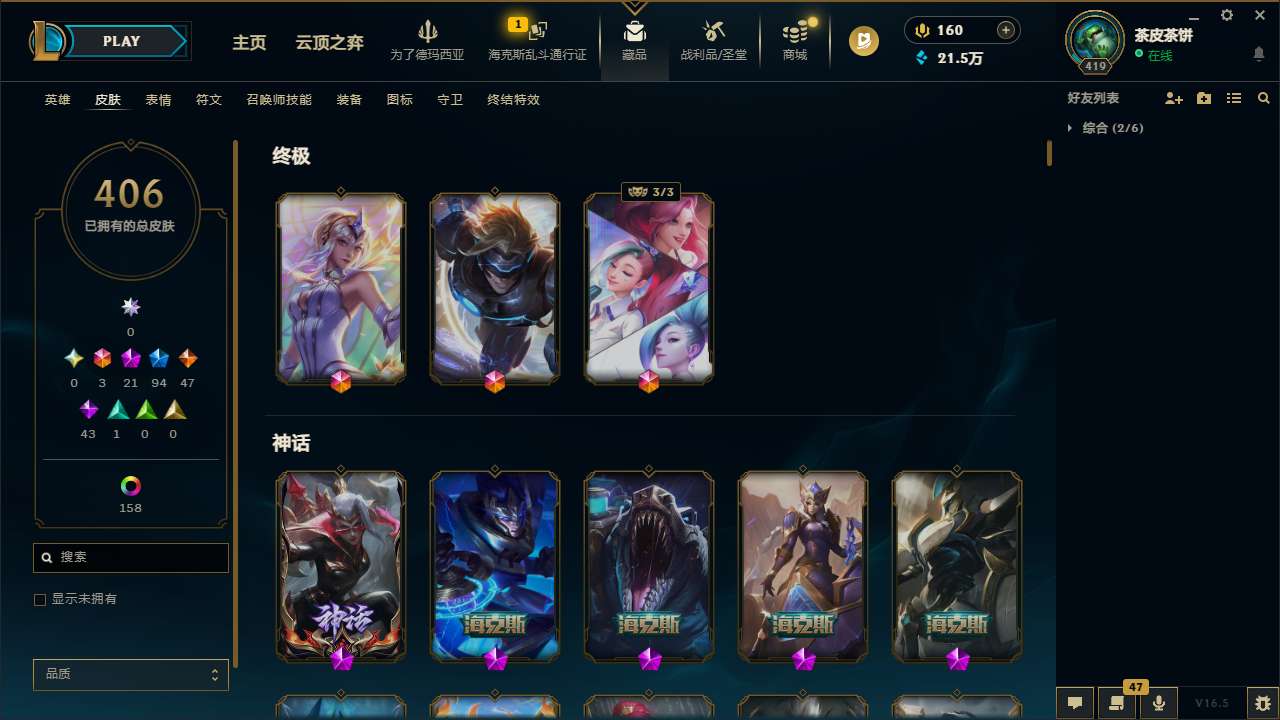
Task: Click the add friend icon in friends panel
Action: pyautogui.click(x=1174, y=98)
